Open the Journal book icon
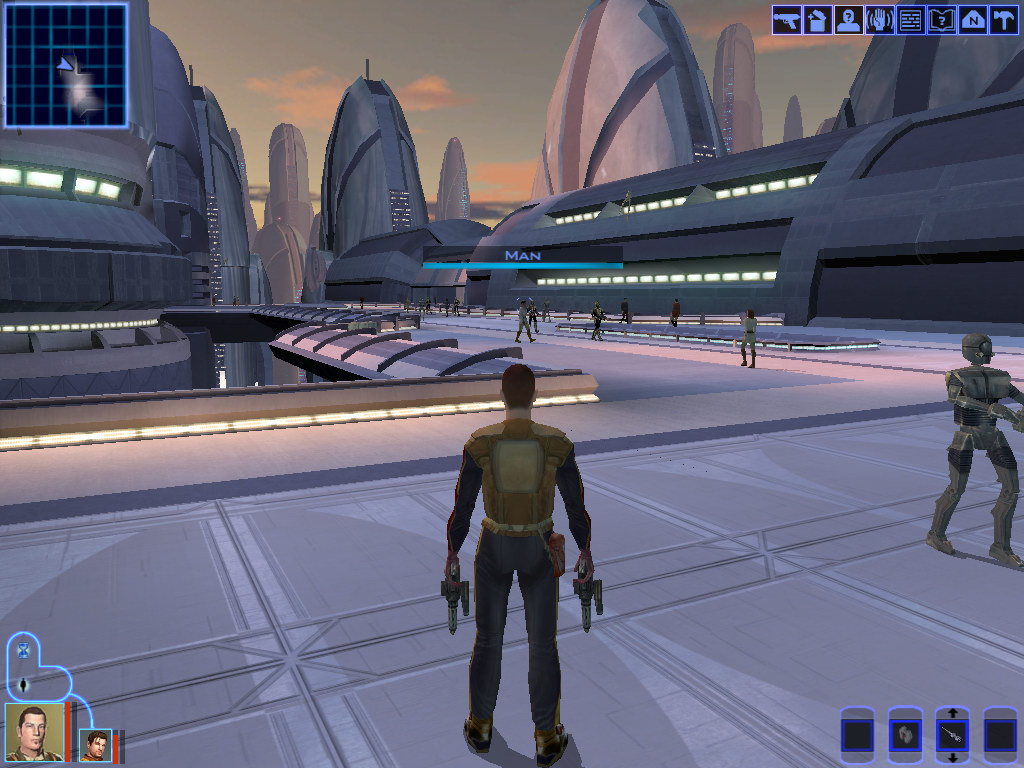Image resolution: width=1024 pixels, height=768 pixels. click(941, 20)
